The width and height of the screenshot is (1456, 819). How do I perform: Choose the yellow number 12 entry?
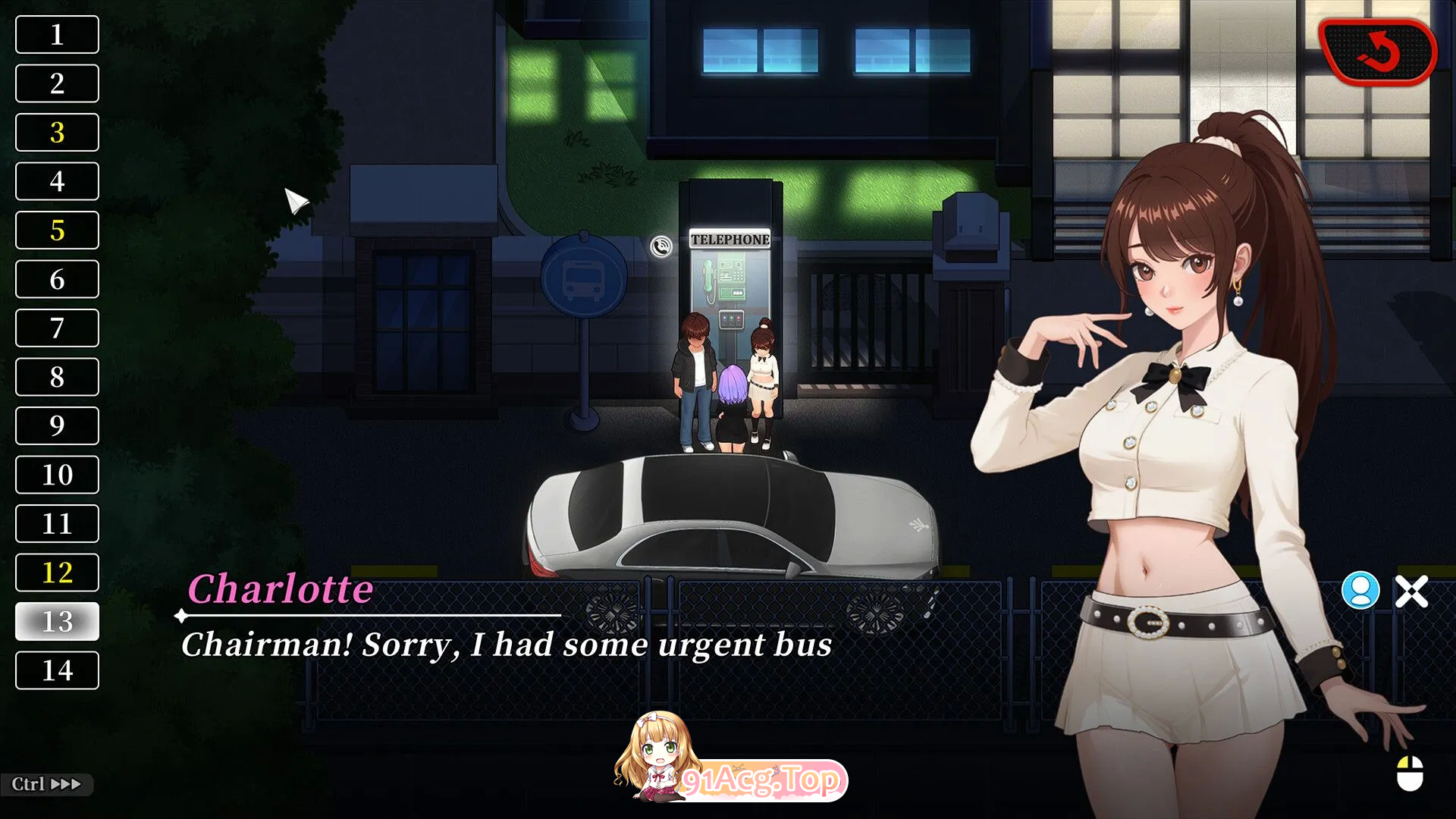57,573
